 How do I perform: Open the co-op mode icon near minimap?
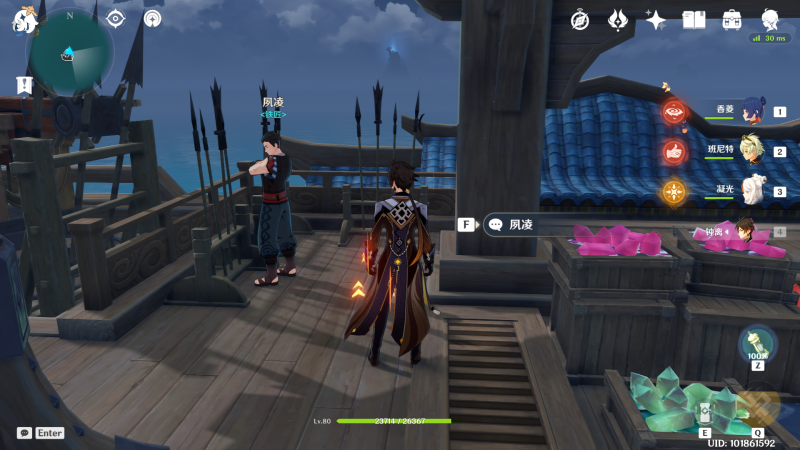(152, 19)
